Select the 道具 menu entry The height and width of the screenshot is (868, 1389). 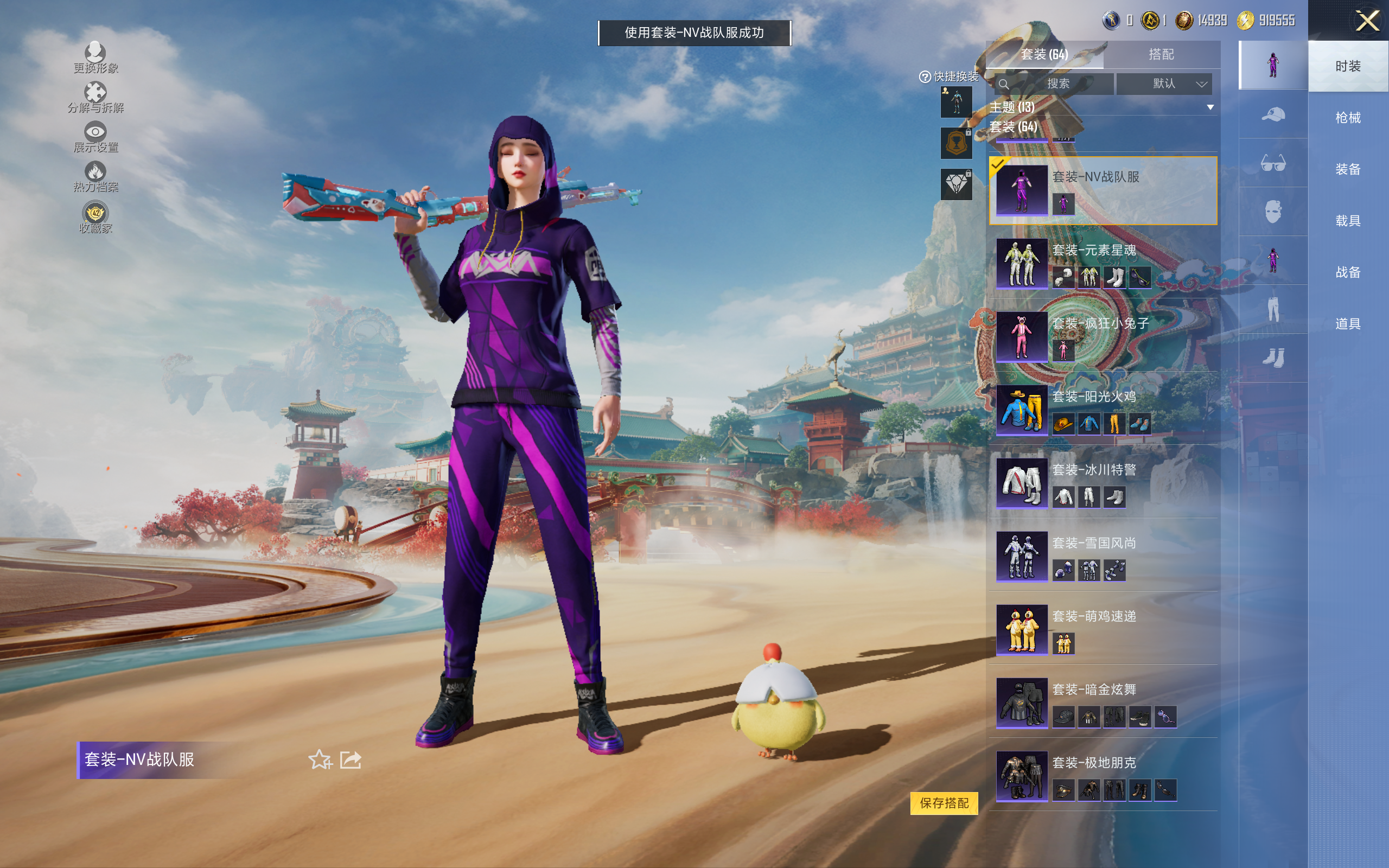tap(1348, 324)
